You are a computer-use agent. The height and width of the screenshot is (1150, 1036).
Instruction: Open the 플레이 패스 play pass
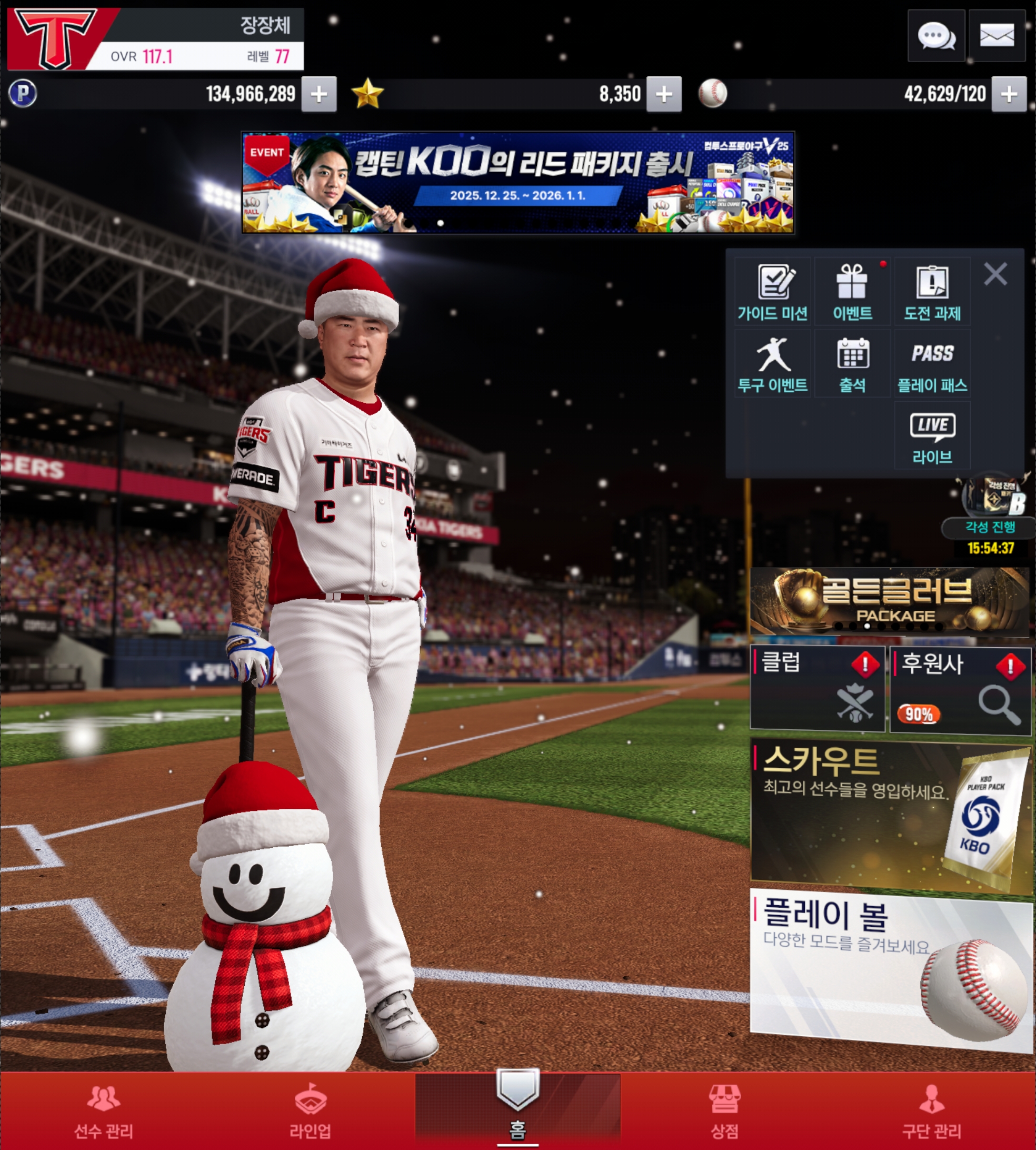point(932,363)
